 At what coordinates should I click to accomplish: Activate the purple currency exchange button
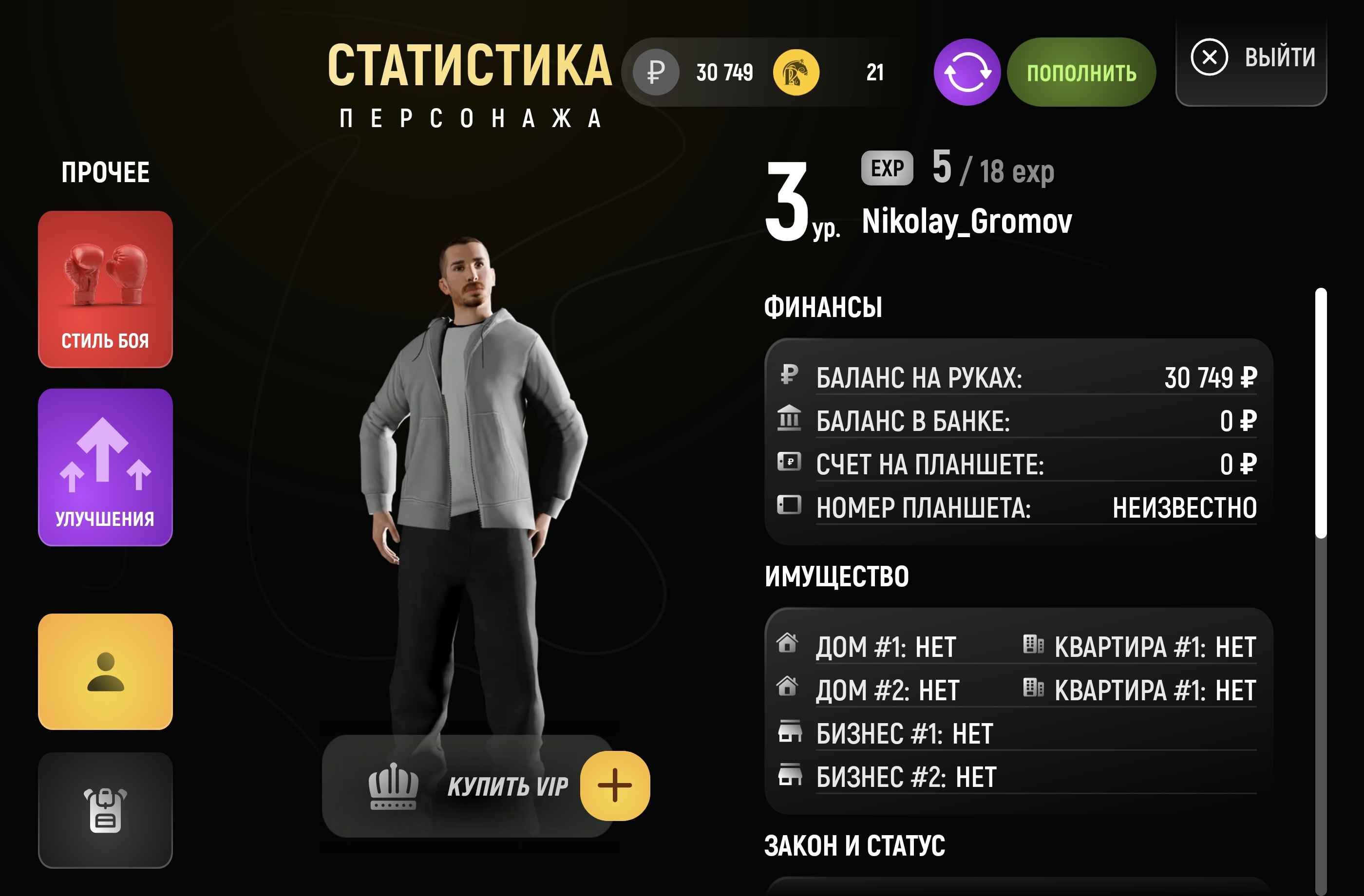click(967, 72)
